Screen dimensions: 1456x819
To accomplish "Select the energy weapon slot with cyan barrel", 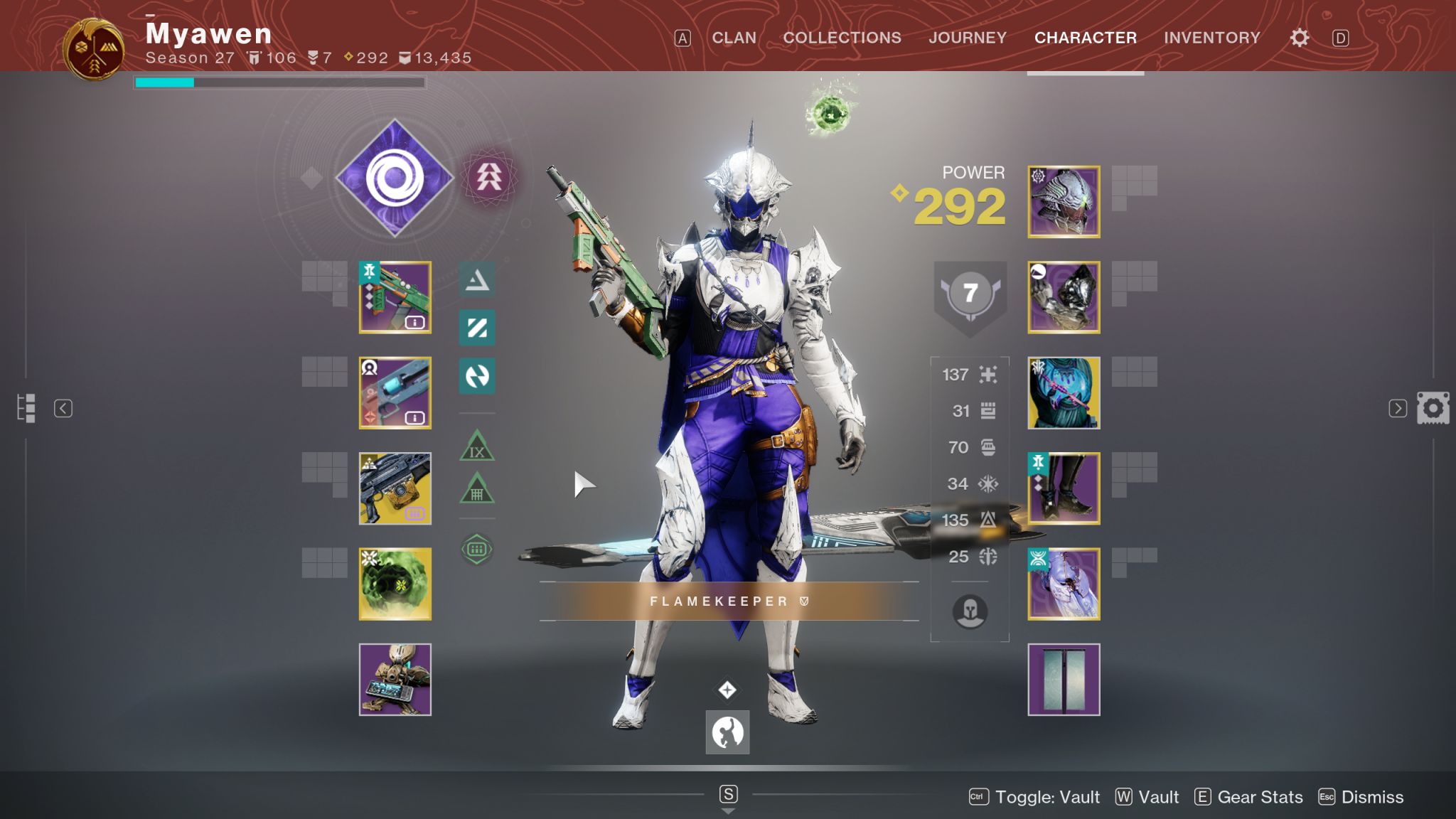I will point(395,392).
